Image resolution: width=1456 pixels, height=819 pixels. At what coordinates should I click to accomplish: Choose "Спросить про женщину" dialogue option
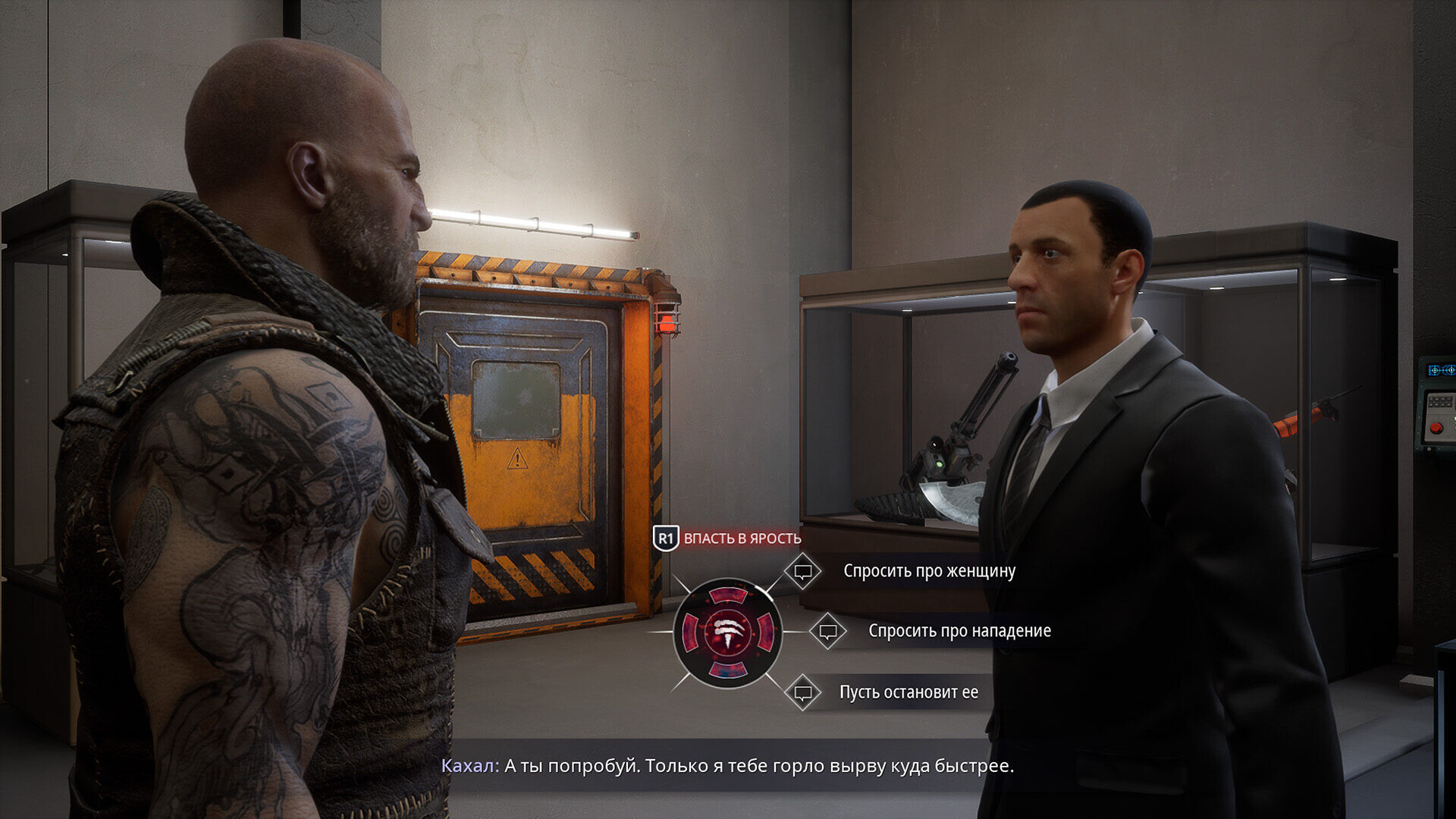click(928, 571)
